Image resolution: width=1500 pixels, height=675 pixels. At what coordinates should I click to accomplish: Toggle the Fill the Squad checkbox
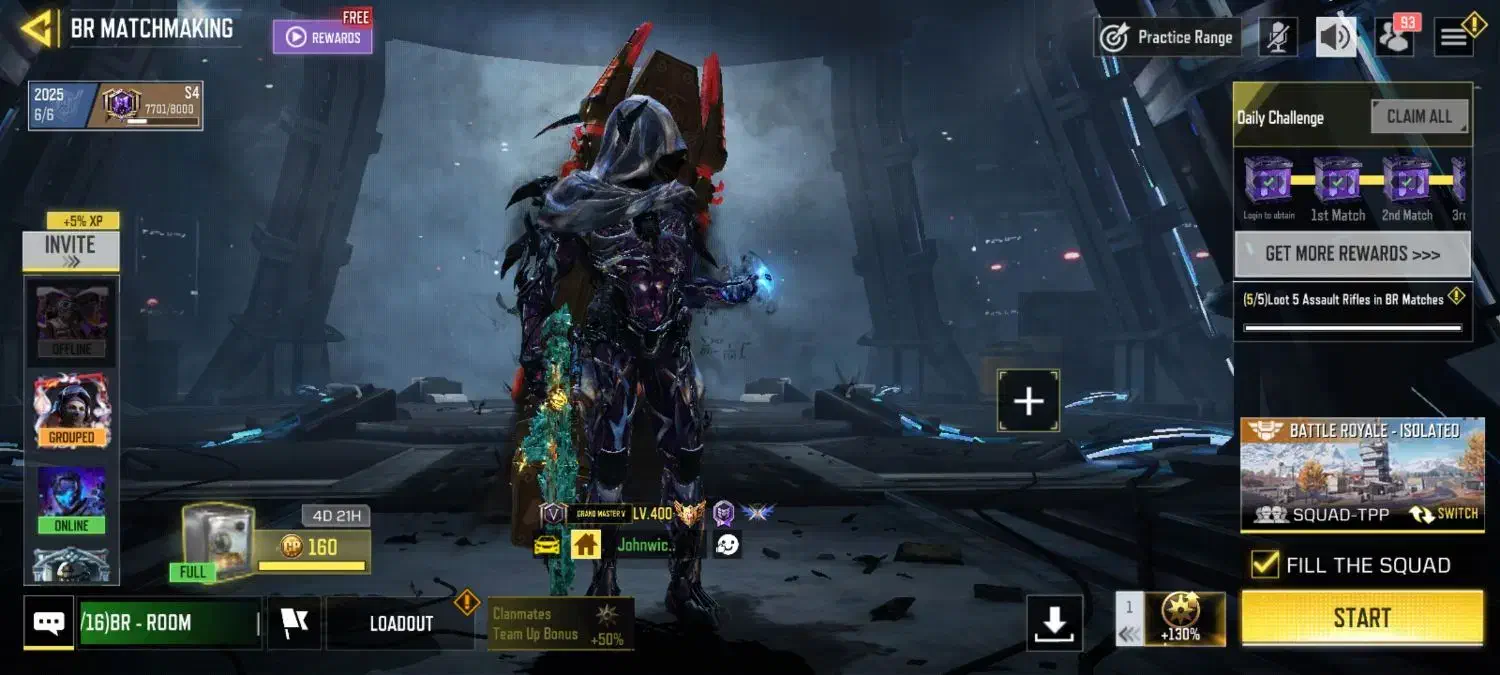(x=1265, y=565)
